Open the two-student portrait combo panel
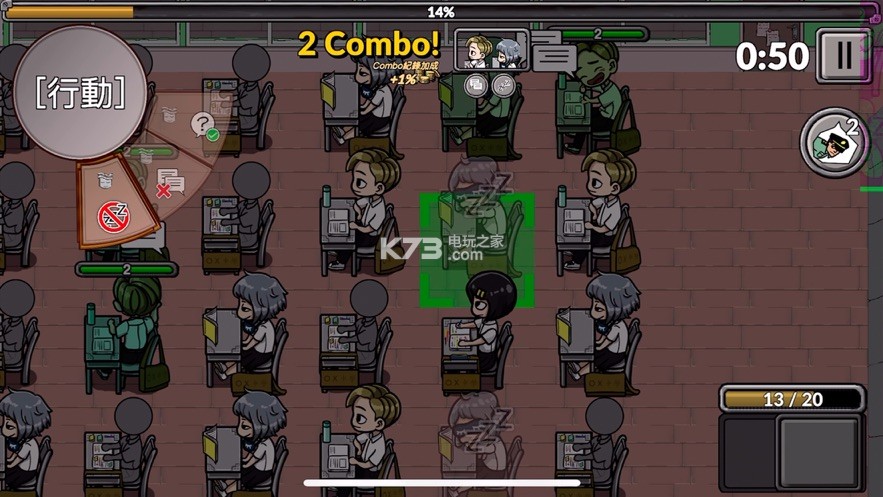This screenshot has height=497, width=883. click(490, 49)
